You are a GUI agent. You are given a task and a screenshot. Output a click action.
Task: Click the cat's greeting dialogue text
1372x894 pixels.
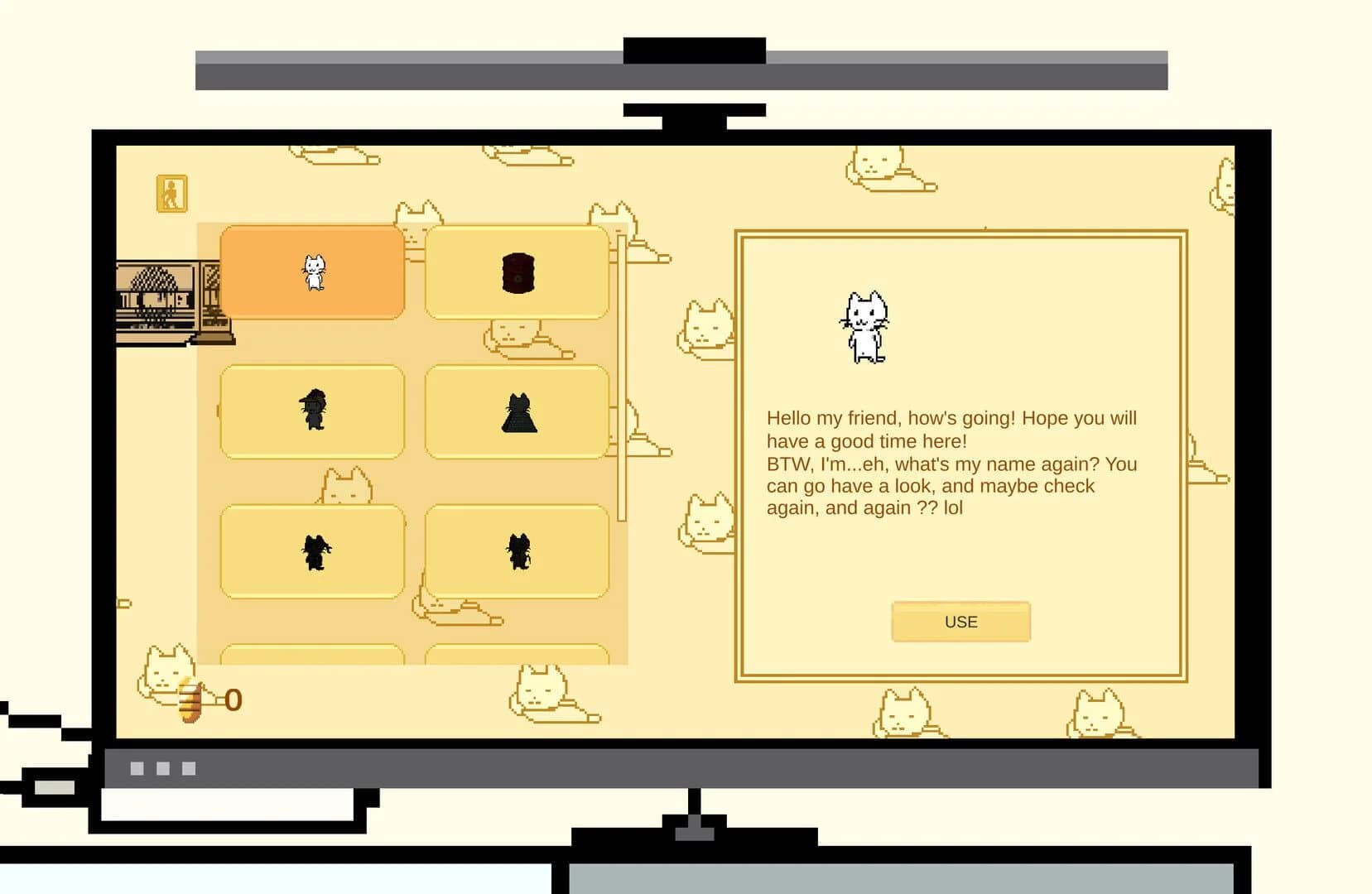coord(951,462)
